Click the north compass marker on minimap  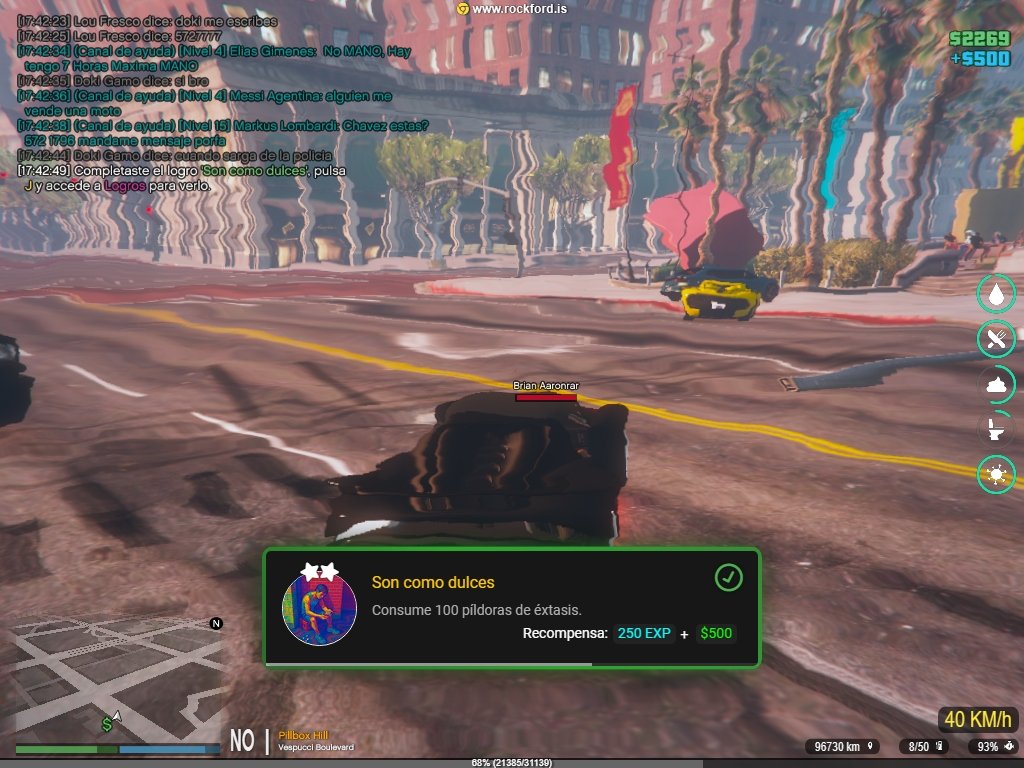pyautogui.click(x=215, y=624)
